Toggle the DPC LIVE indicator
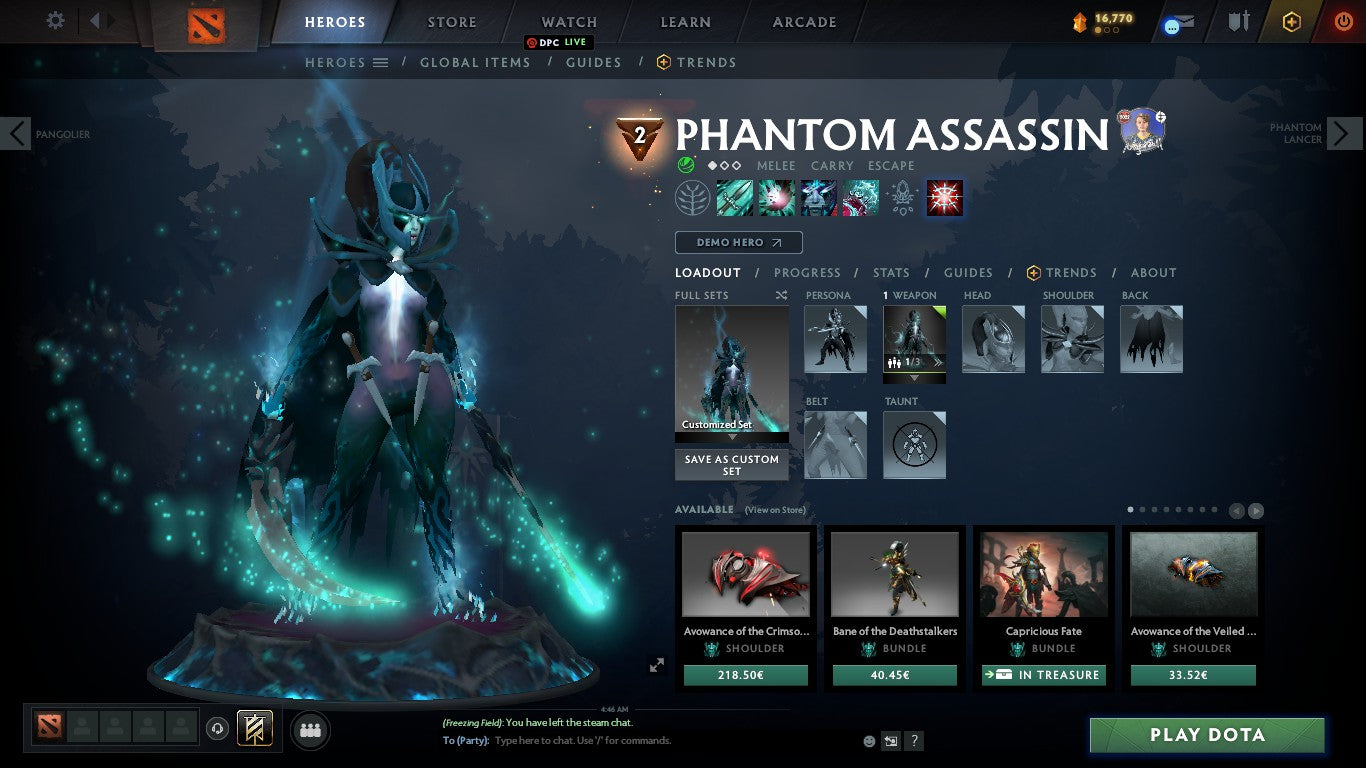The height and width of the screenshot is (768, 1366). click(x=557, y=42)
